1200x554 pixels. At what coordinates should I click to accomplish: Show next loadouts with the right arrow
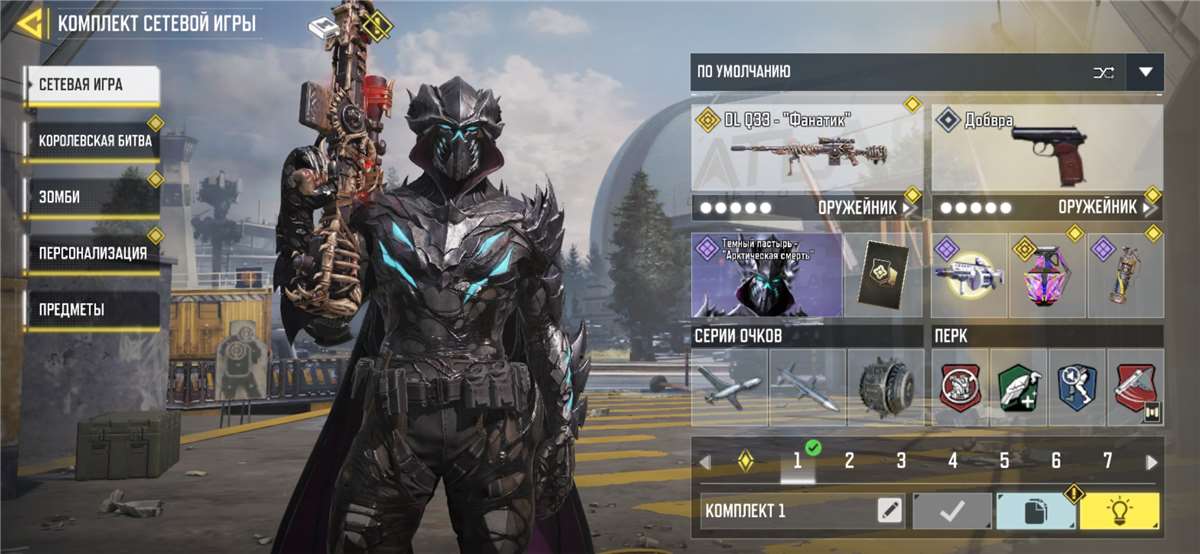[x=1152, y=462]
